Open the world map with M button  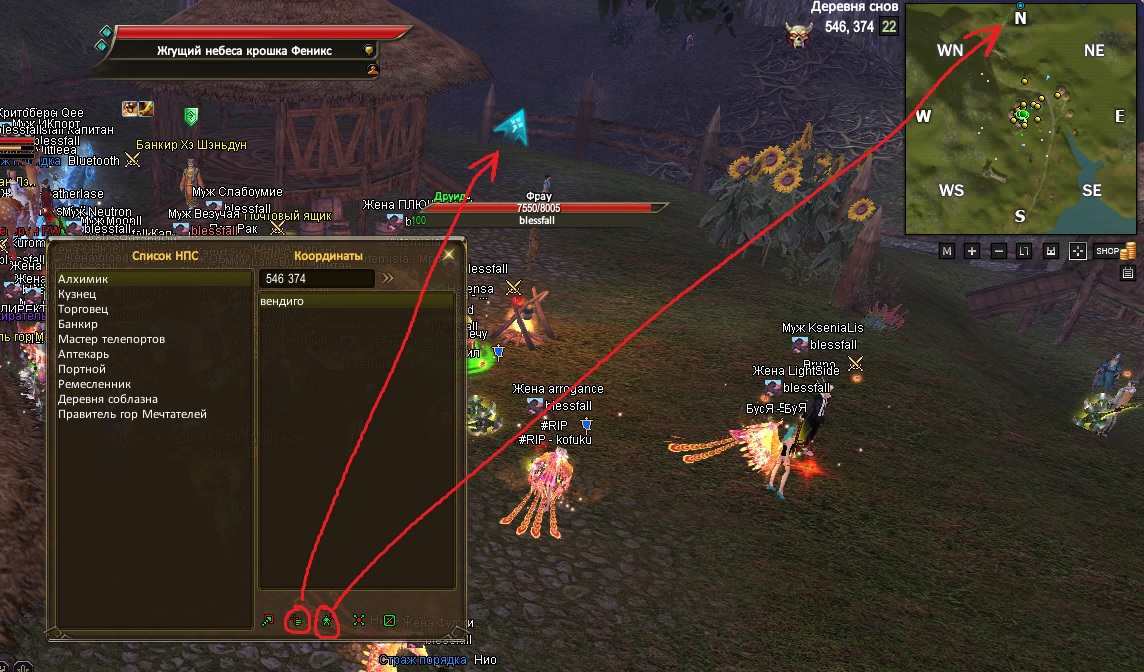947,251
